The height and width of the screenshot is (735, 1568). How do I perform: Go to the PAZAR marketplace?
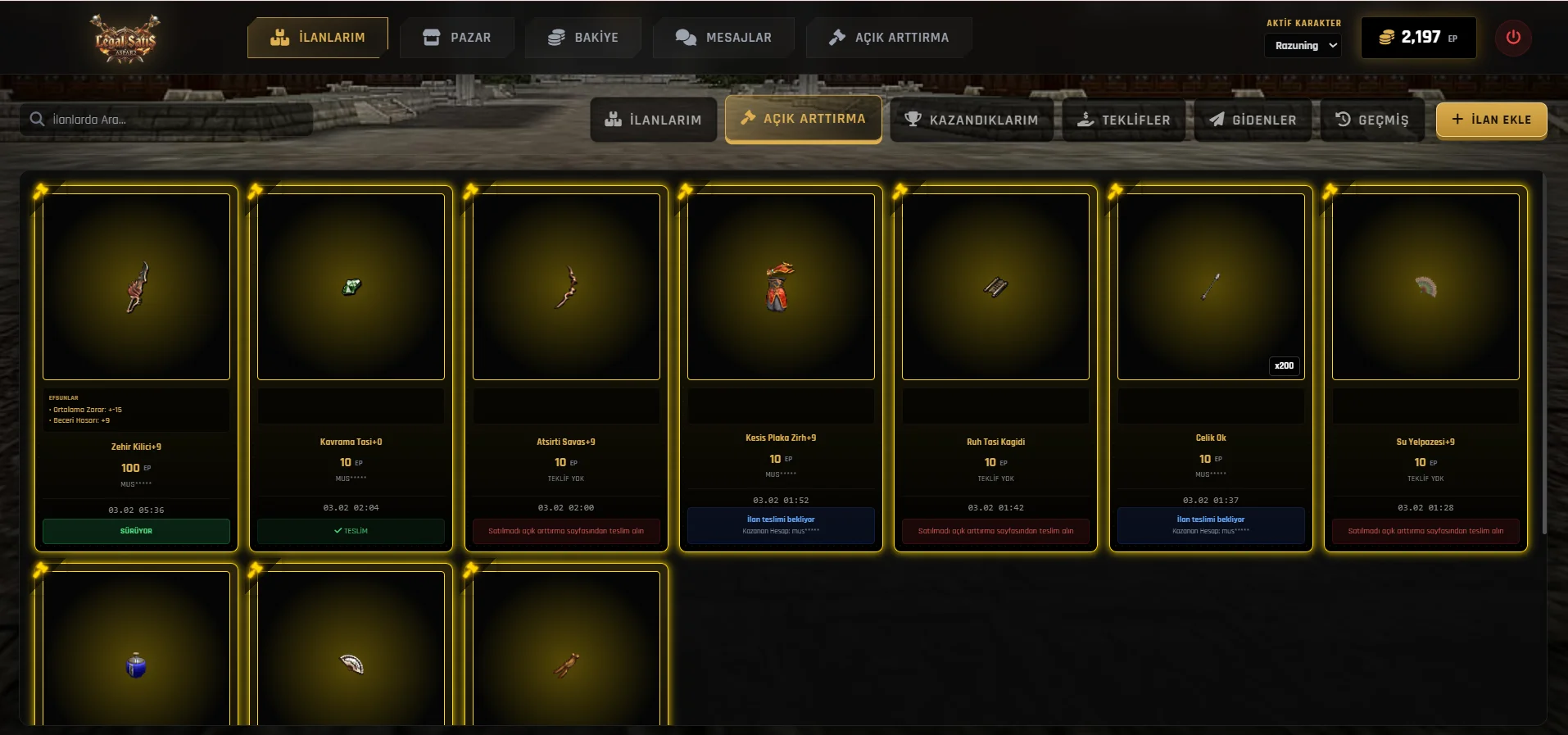coord(457,38)
